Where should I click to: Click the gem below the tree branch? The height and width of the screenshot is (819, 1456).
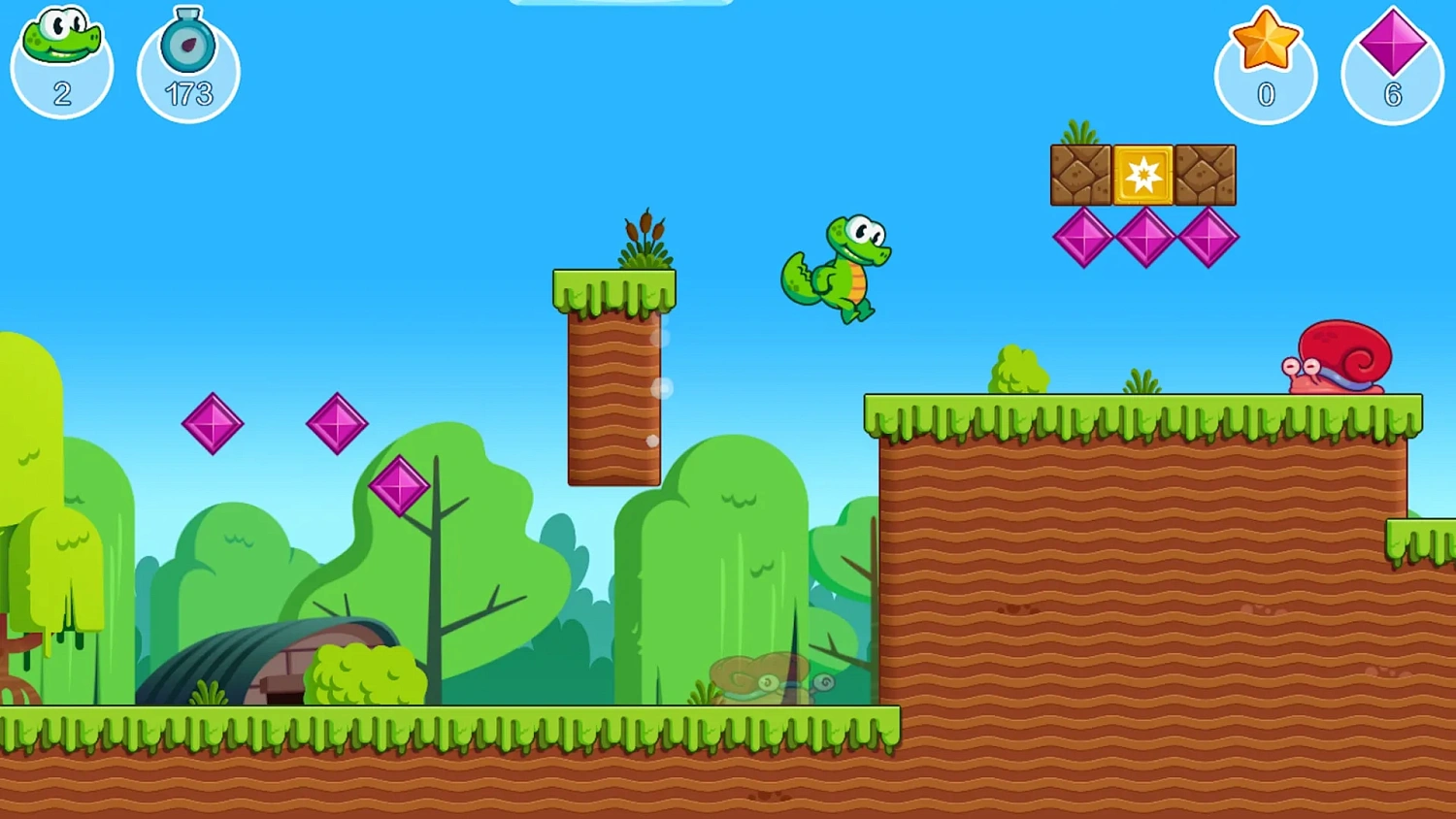tap(400, 487)
